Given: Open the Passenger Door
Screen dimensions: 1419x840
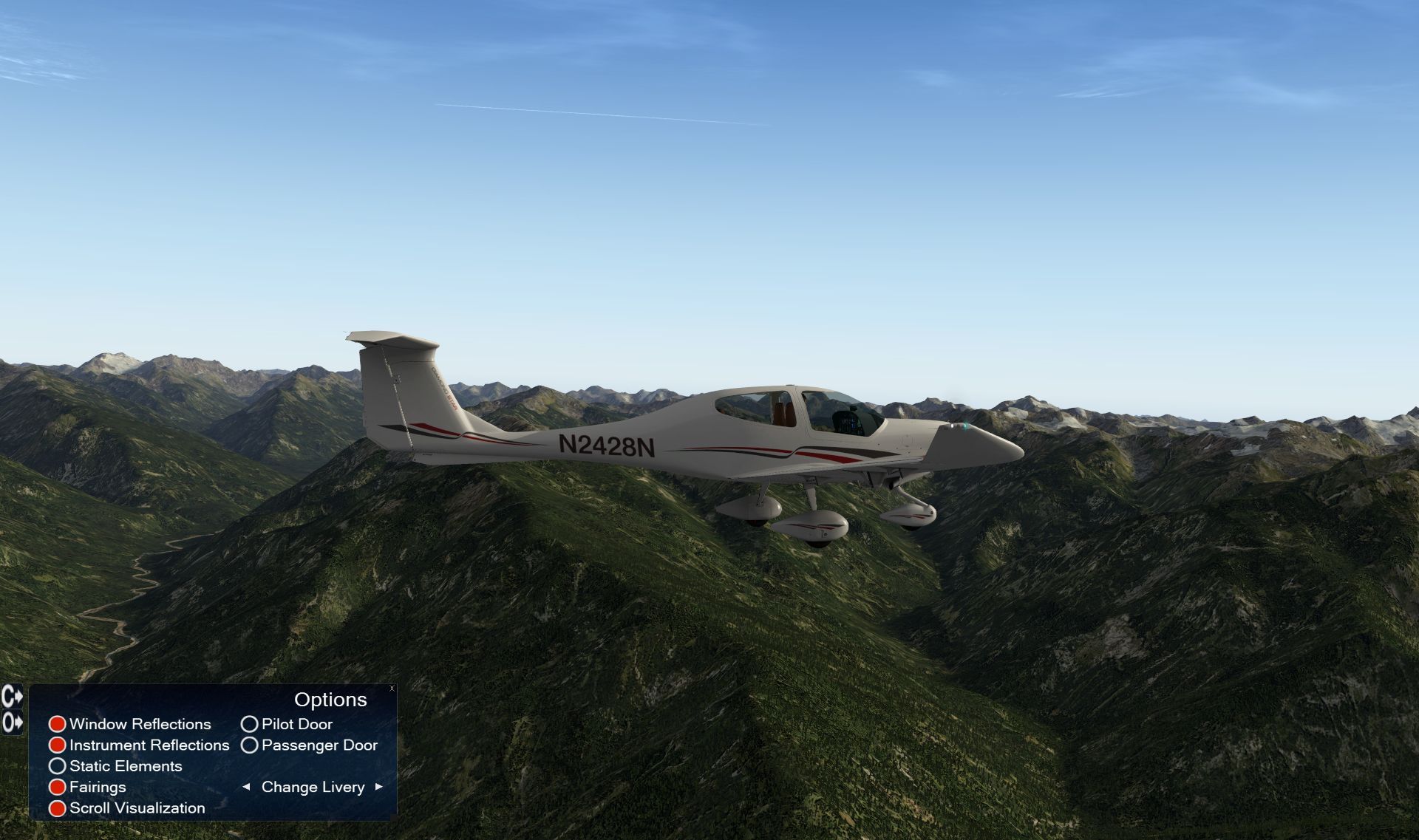Looking at the screenshot, I should (x=250, y=745).
